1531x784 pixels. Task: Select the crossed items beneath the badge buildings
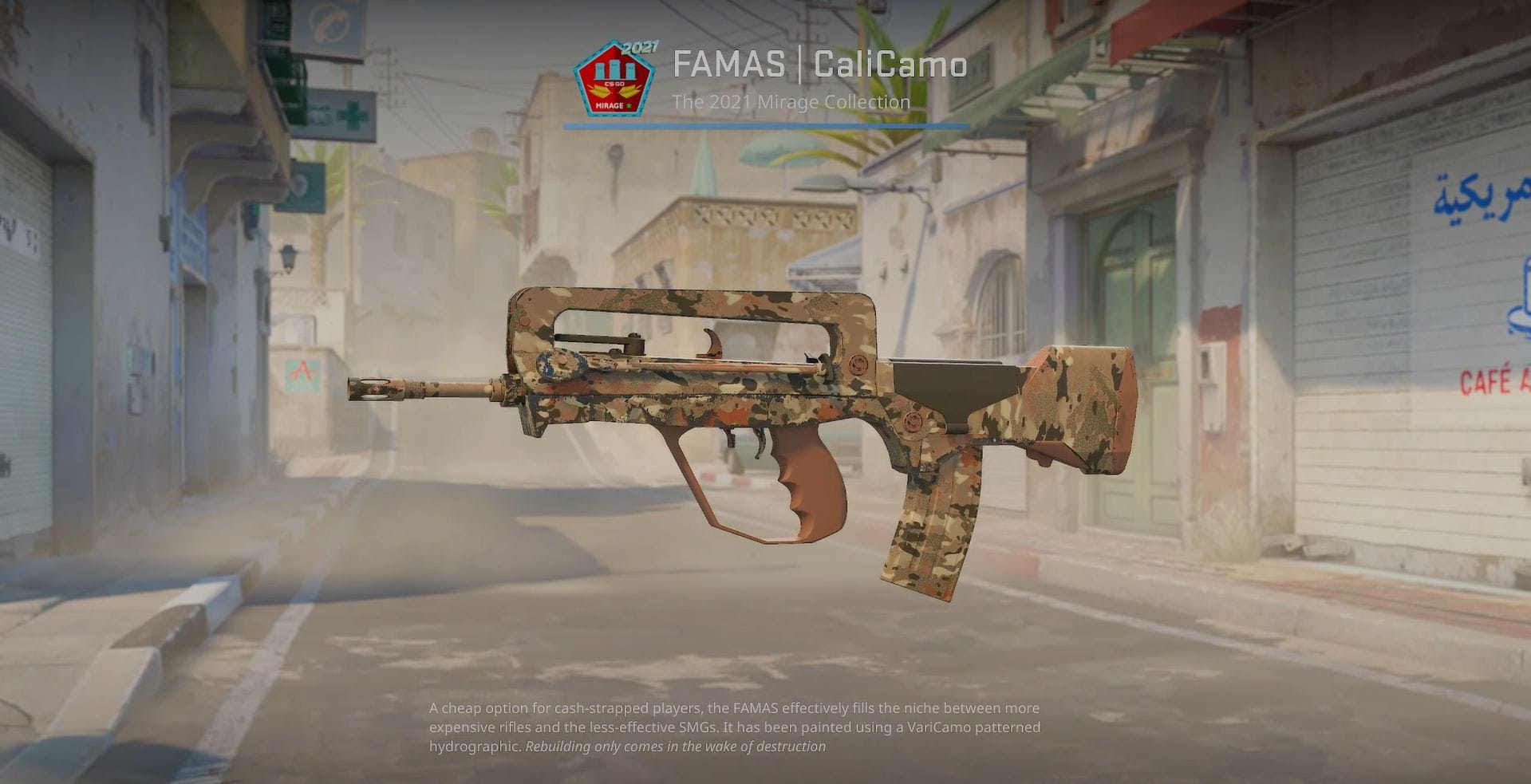[613, 90]
